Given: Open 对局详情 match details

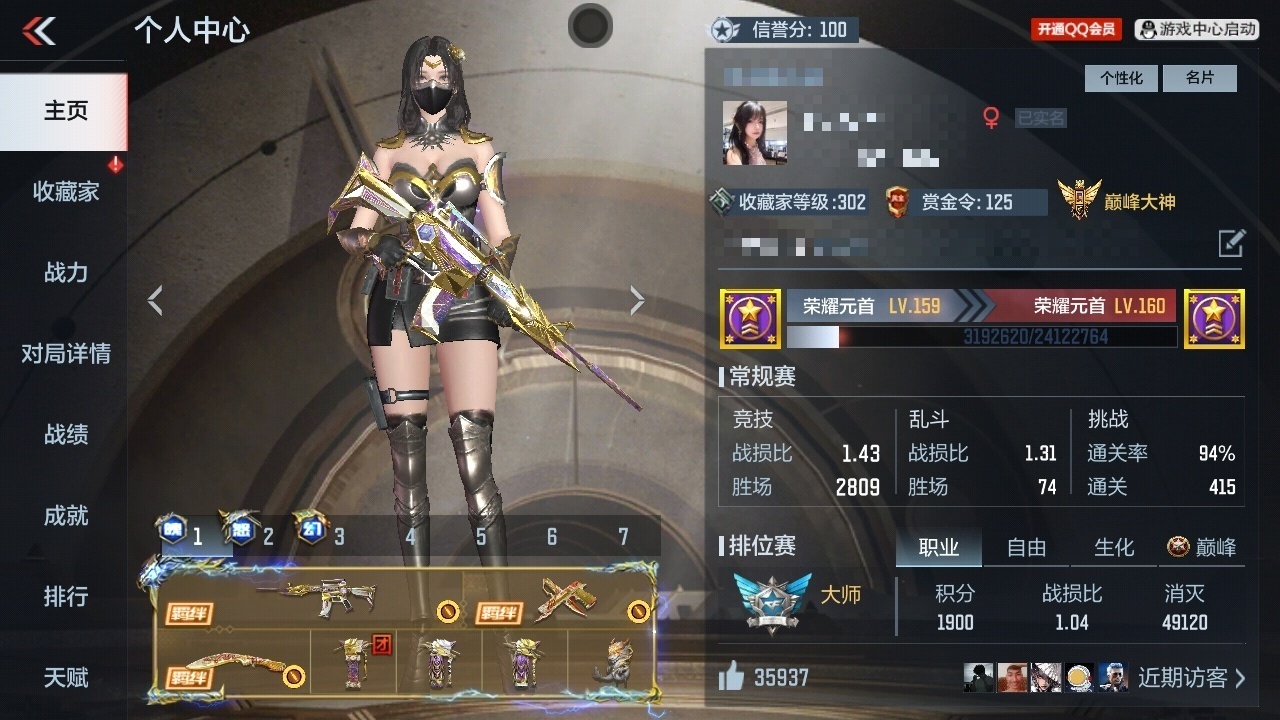Looking at the screenshot, I should 65,353.
